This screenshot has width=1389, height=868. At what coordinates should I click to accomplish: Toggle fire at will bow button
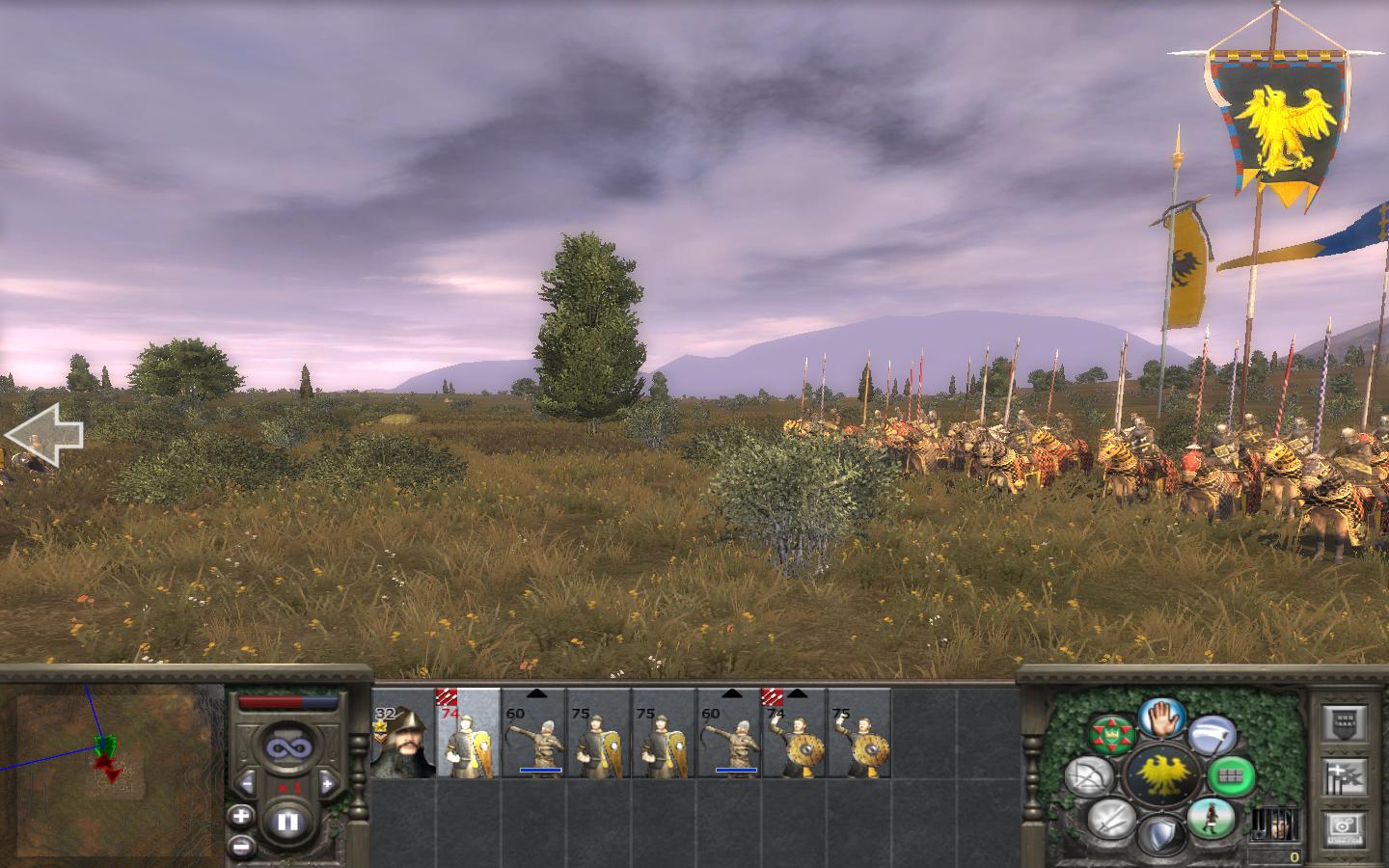[1088, 776]
